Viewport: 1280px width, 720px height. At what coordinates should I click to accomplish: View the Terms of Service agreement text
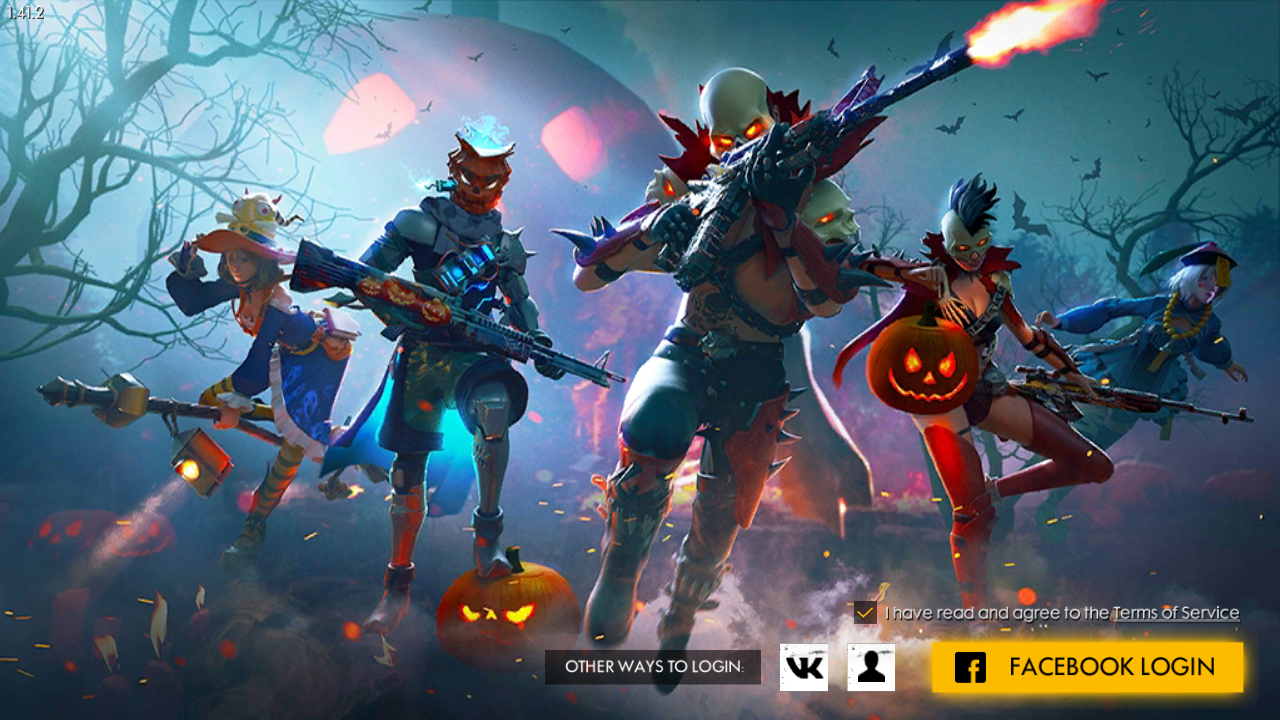coord(1176,611)
